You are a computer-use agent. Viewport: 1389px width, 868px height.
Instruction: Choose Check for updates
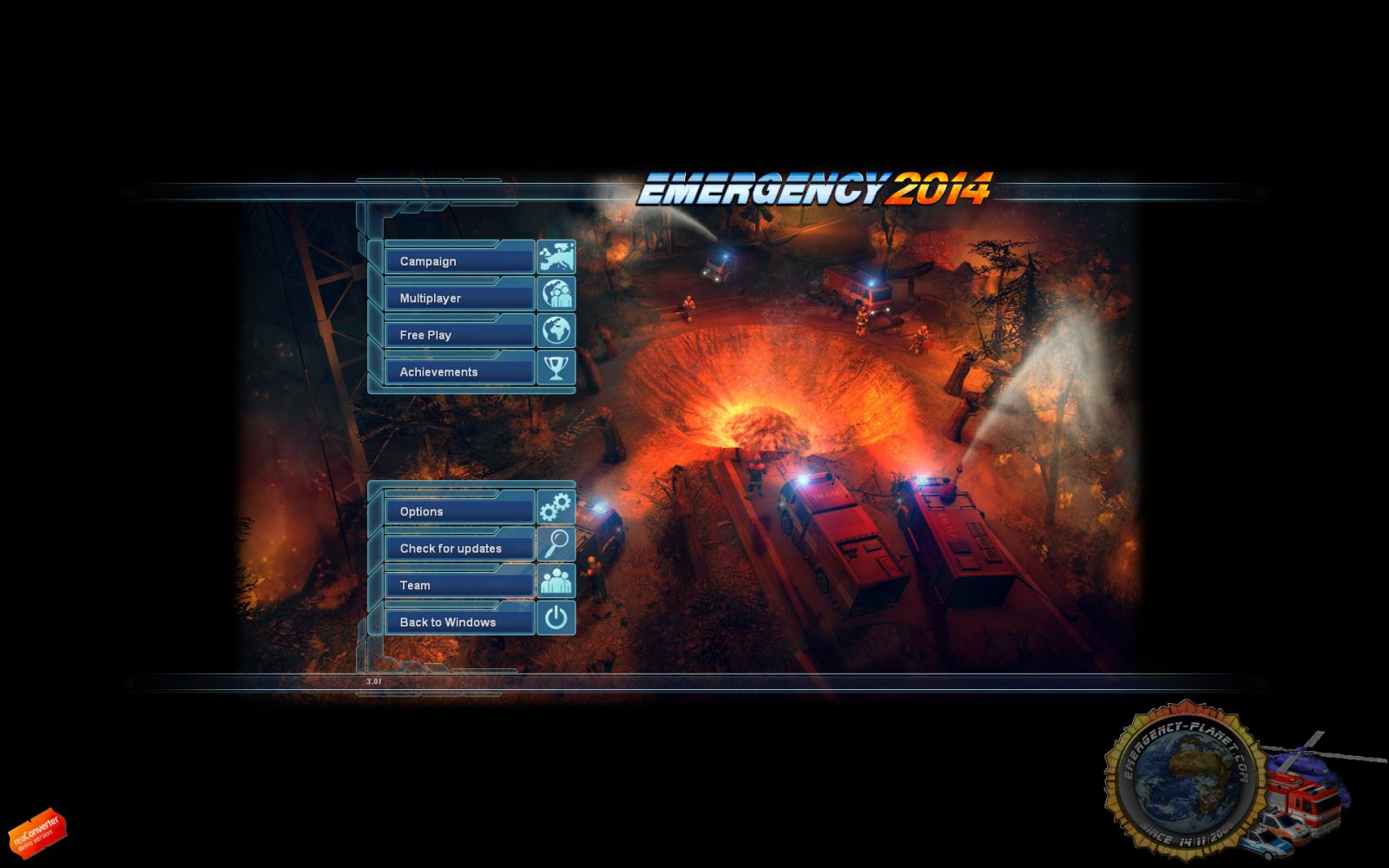[458, 548]
